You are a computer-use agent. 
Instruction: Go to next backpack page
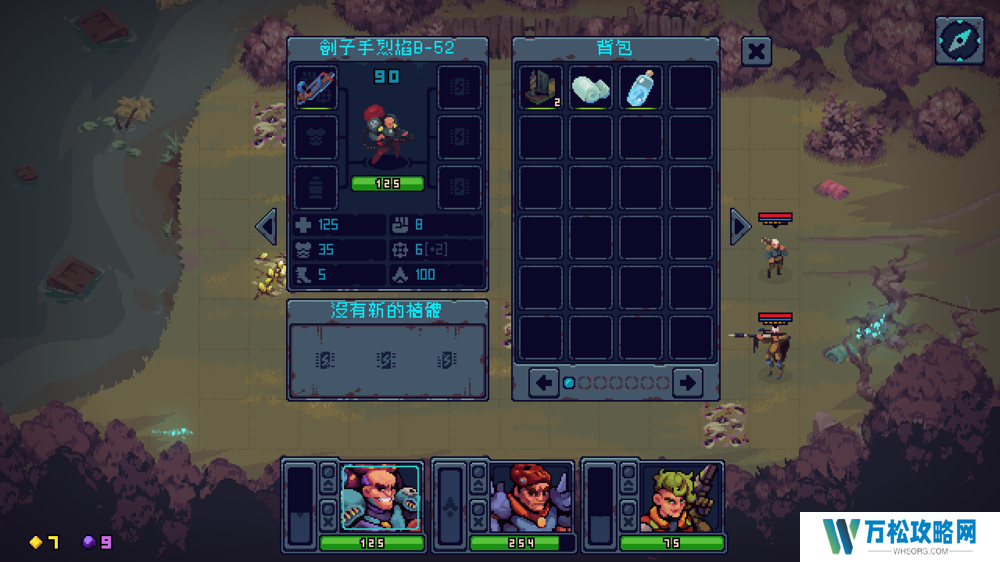687,381
